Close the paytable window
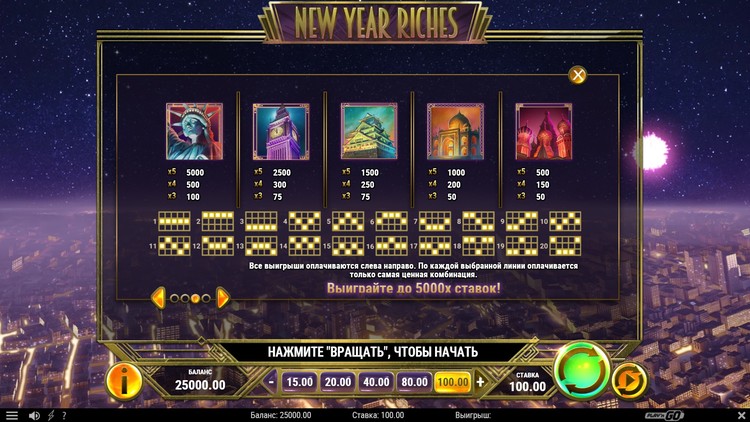750x422 pixels. point(577,75)
